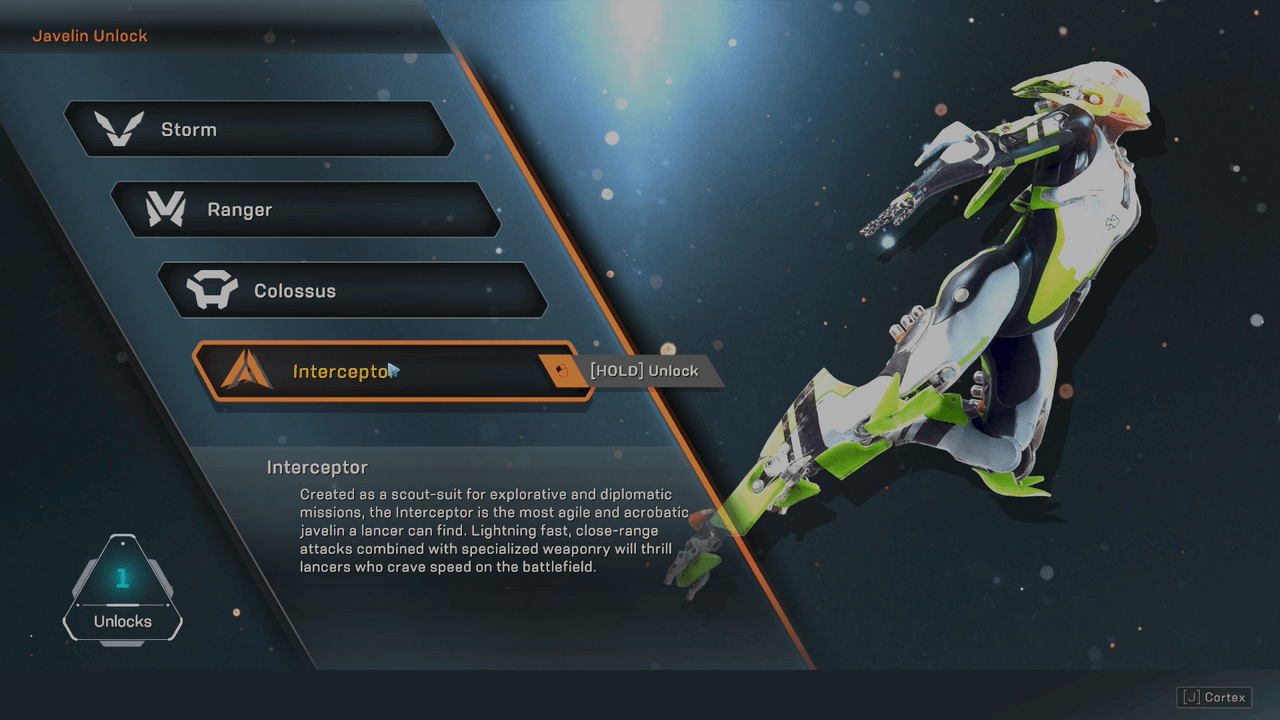
Task: Open the Cortex via its button
Action: point(1213,697)
